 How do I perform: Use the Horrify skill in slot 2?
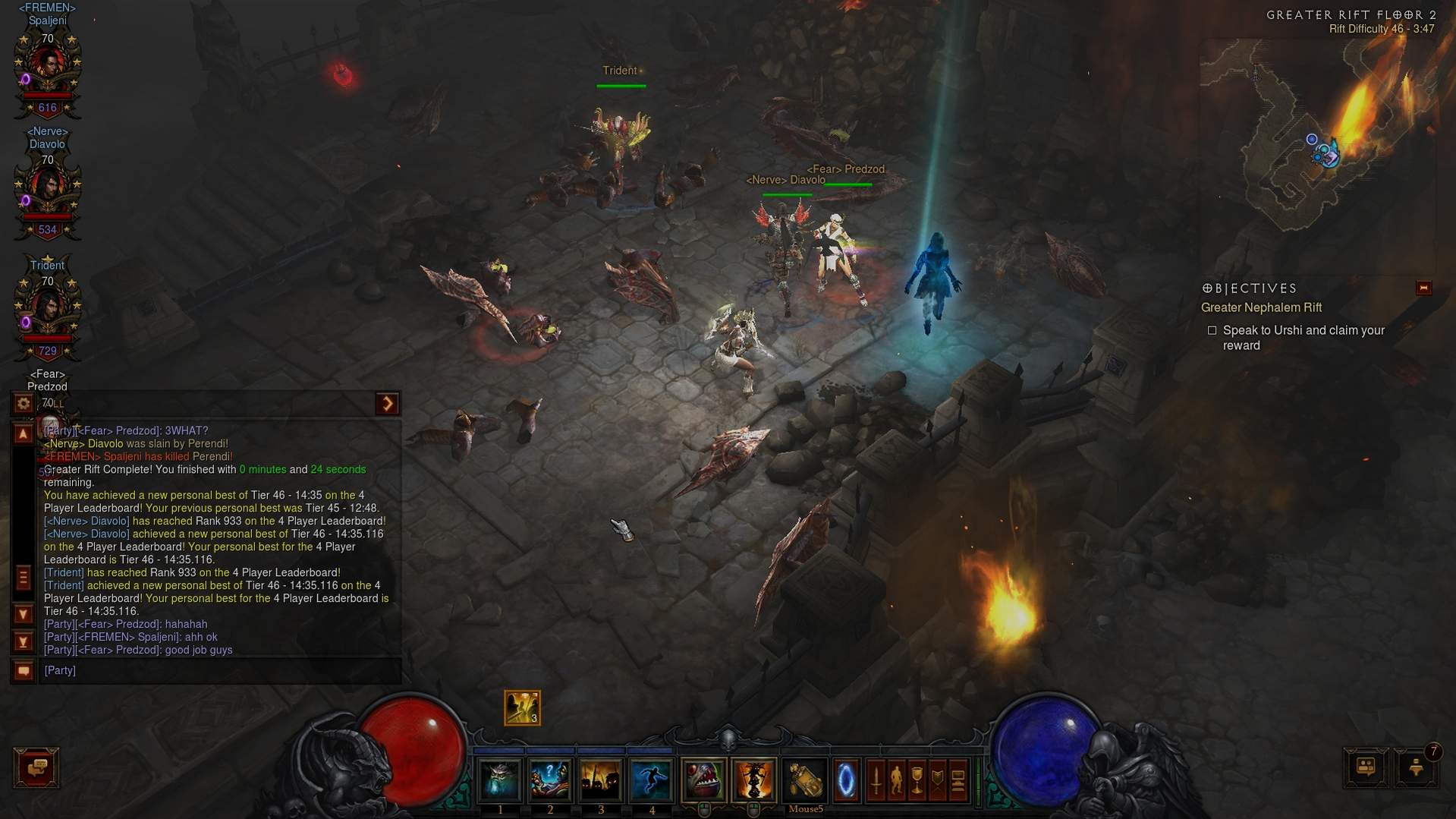point(550,780)
